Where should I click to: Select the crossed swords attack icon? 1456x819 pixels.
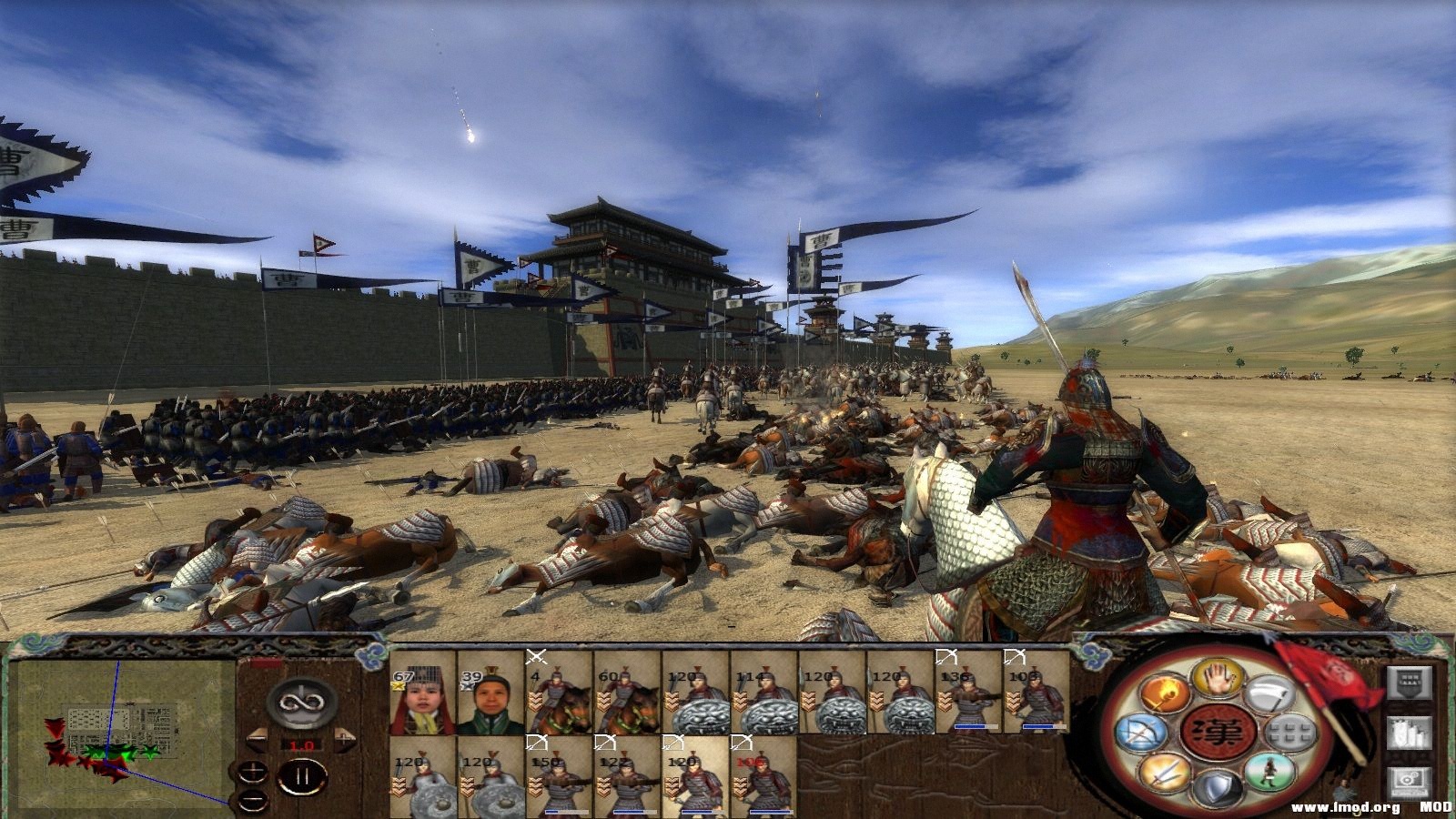[x=1163, y=773]
